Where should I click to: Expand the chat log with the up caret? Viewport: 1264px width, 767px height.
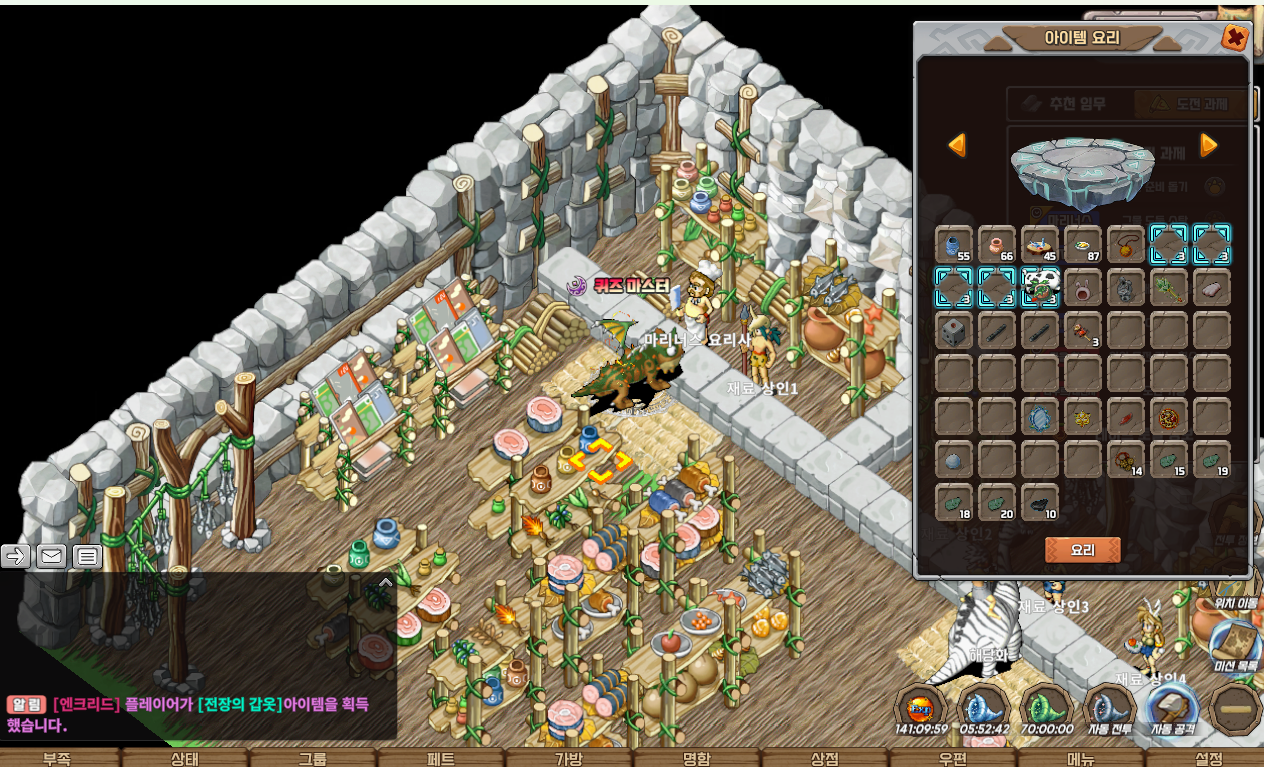[385, 581]
